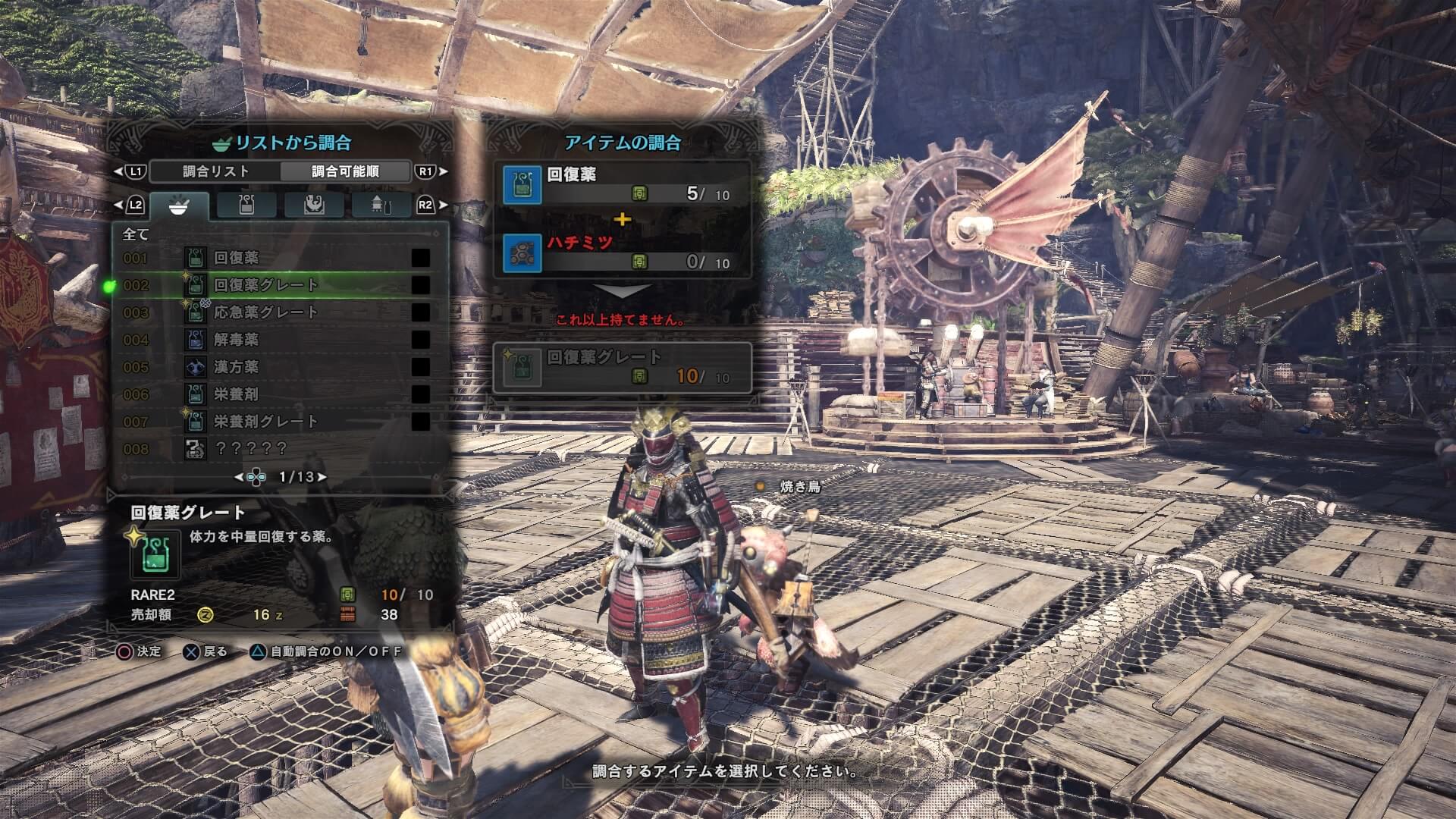The width and height of the screenshot is (1456, 819).
Task: Click the 回復薬 ingredient slot
Action: pyautogui.click(x=622, y=184)
